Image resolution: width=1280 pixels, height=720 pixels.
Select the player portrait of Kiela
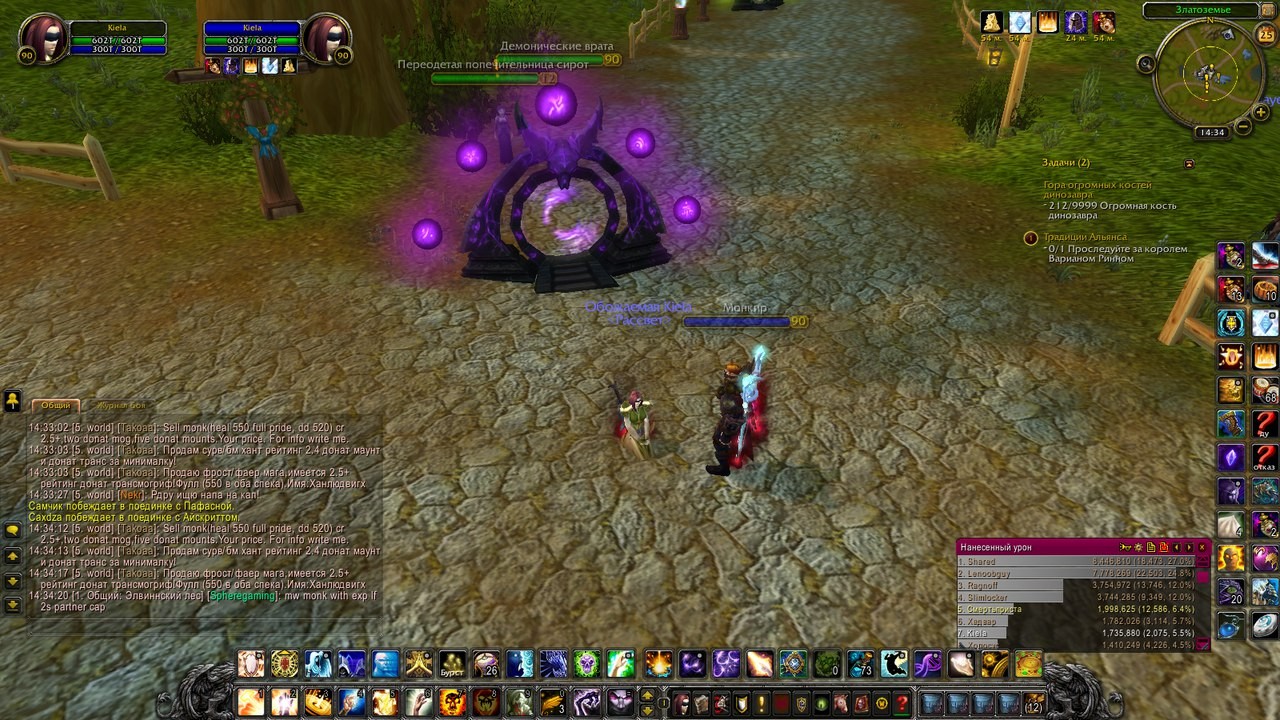click(x=41, y=37)
